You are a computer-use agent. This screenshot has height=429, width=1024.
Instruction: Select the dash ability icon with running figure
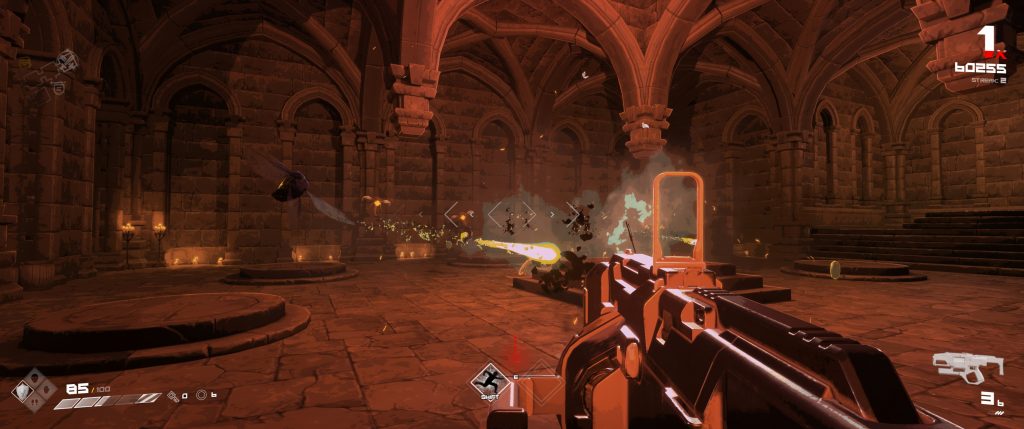click(490, 380)
